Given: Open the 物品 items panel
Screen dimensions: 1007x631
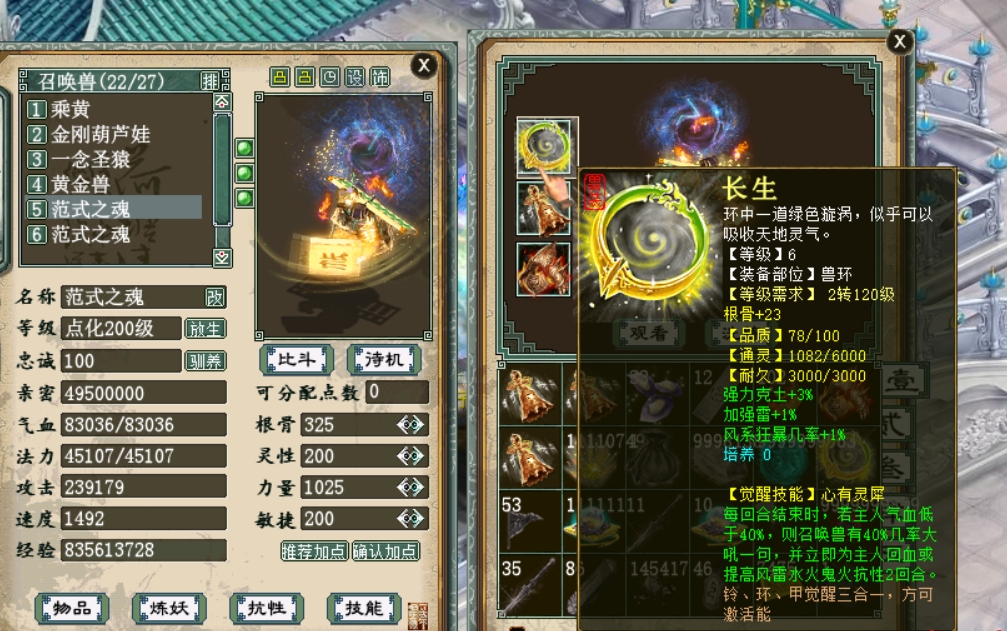Looking at the screenshot, I should [71, 607].
